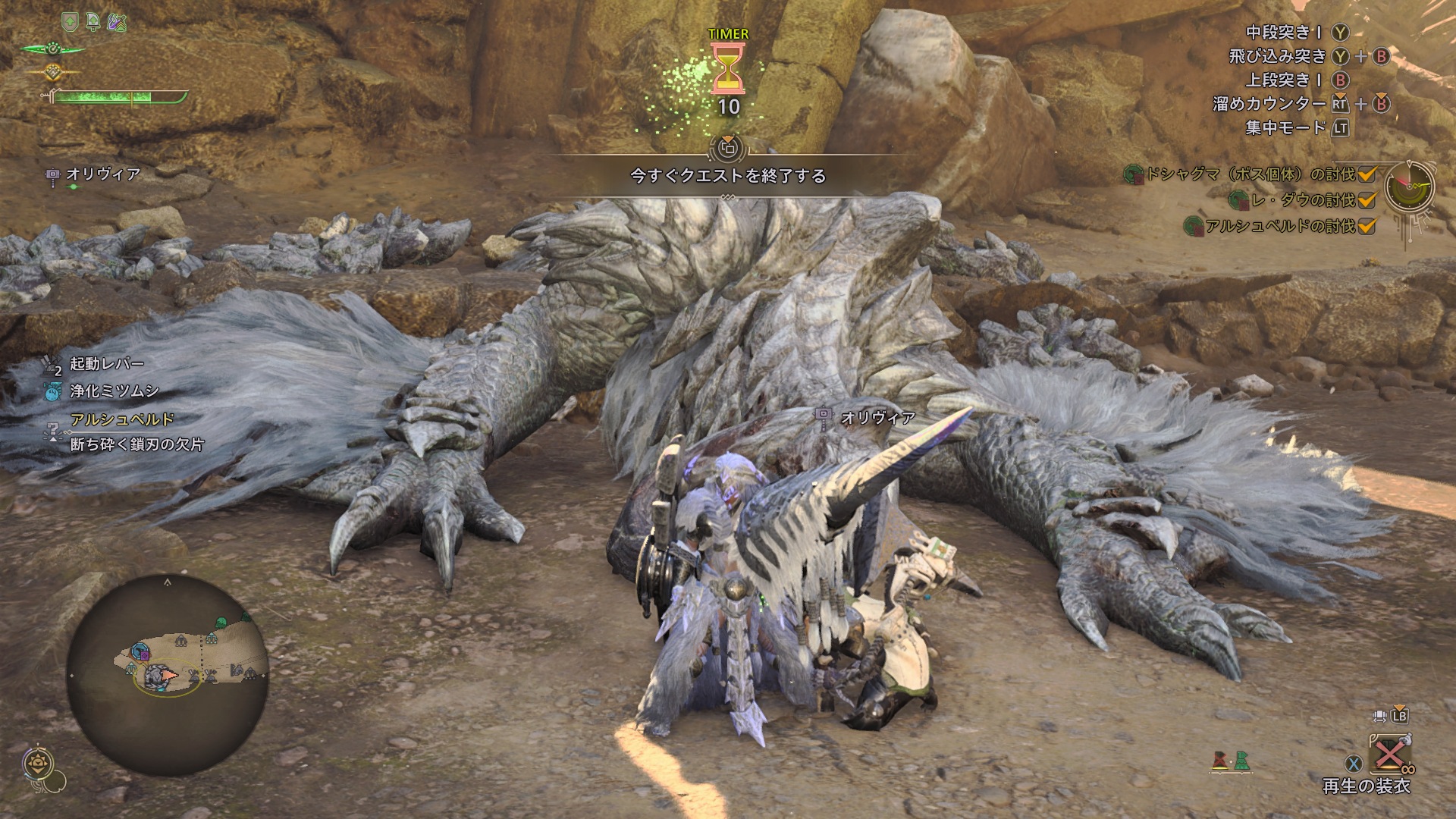Pick the アルシュベルドの討伐 objective entry

(x=1280, y=226)
